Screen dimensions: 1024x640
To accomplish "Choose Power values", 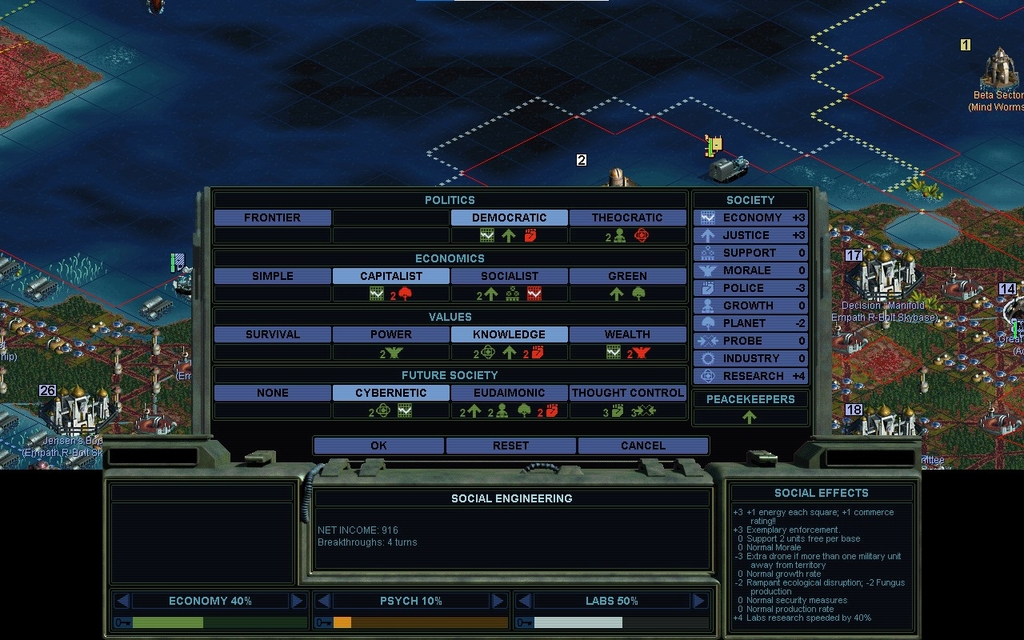I will point(391,334).
